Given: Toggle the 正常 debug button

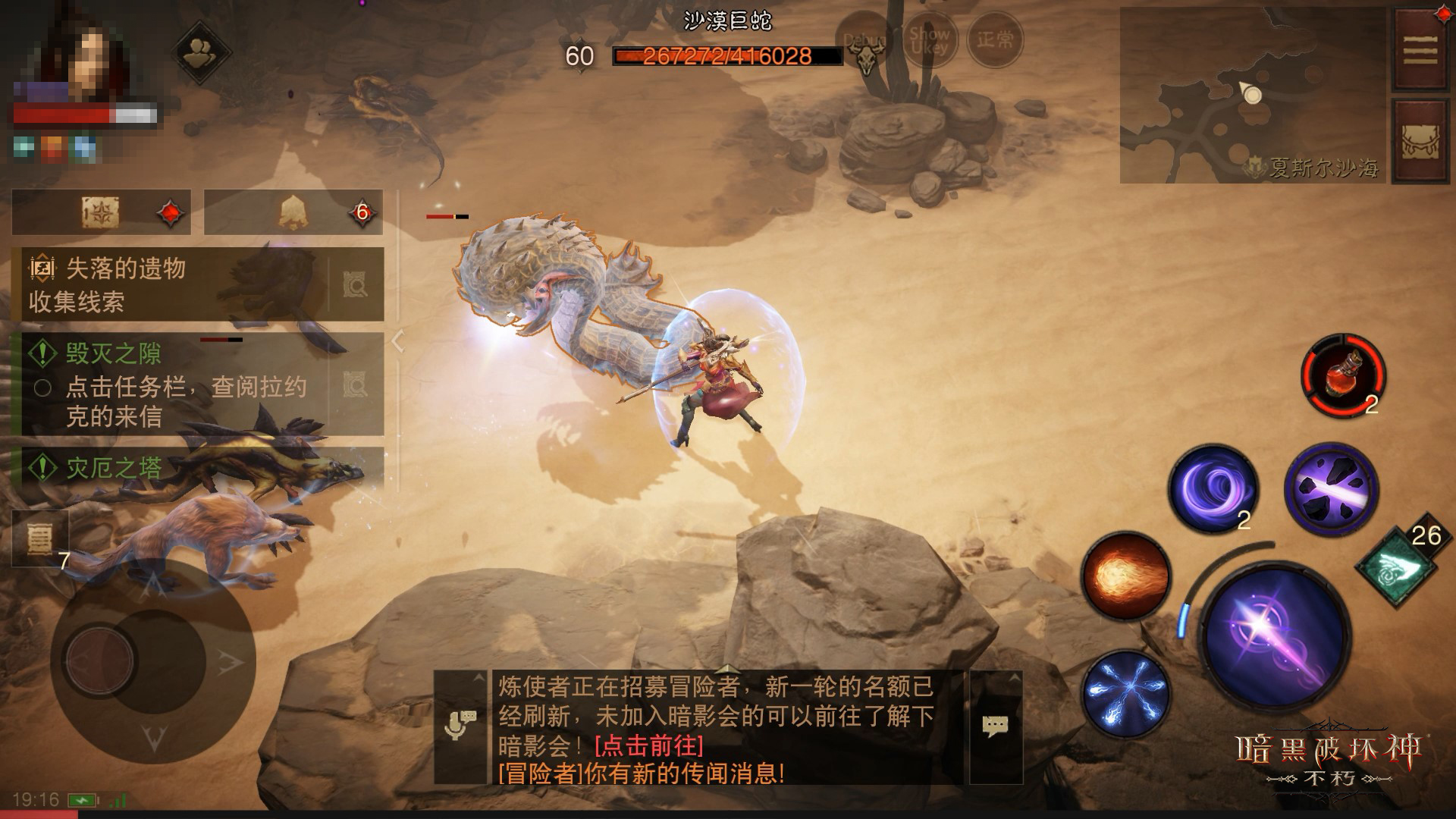Looking at the screenshot, I should tap(995, 39).
